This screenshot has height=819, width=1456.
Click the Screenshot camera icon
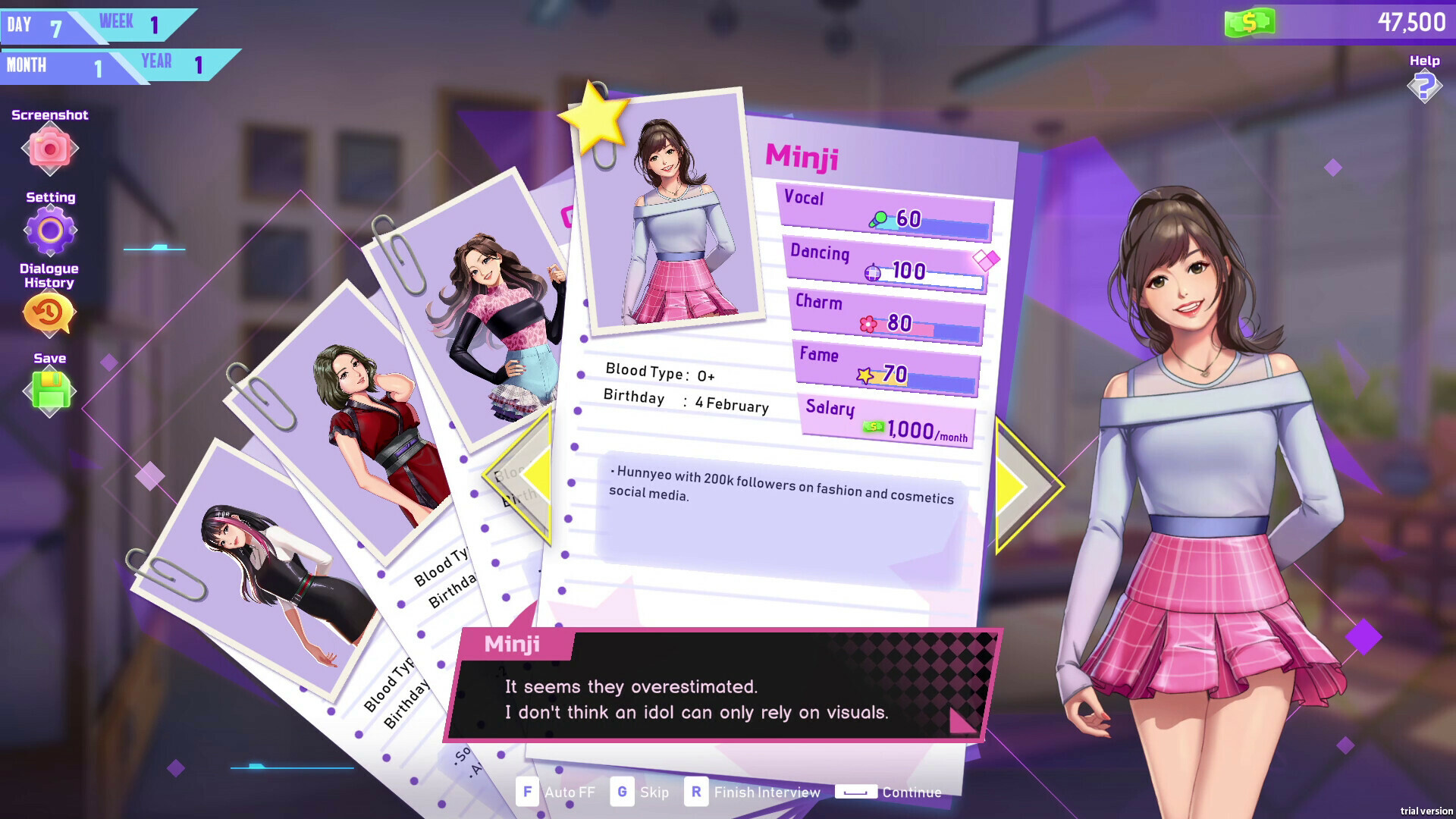coord(49,149)
